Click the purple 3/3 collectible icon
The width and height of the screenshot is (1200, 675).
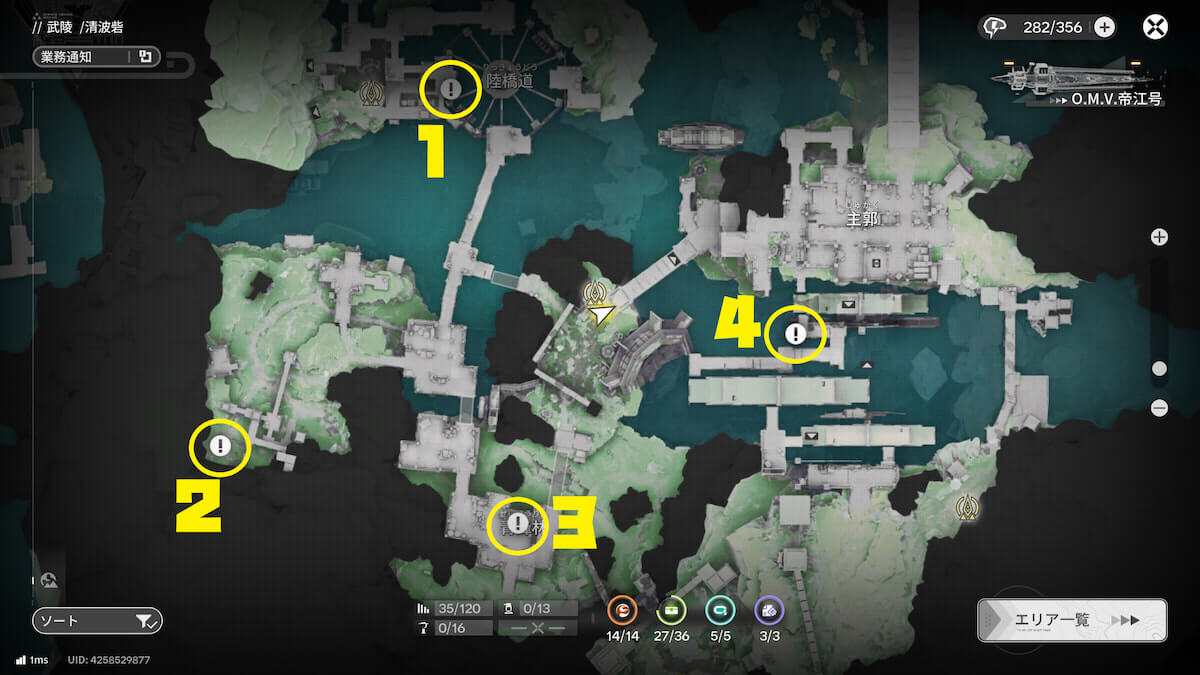[769, 609]
